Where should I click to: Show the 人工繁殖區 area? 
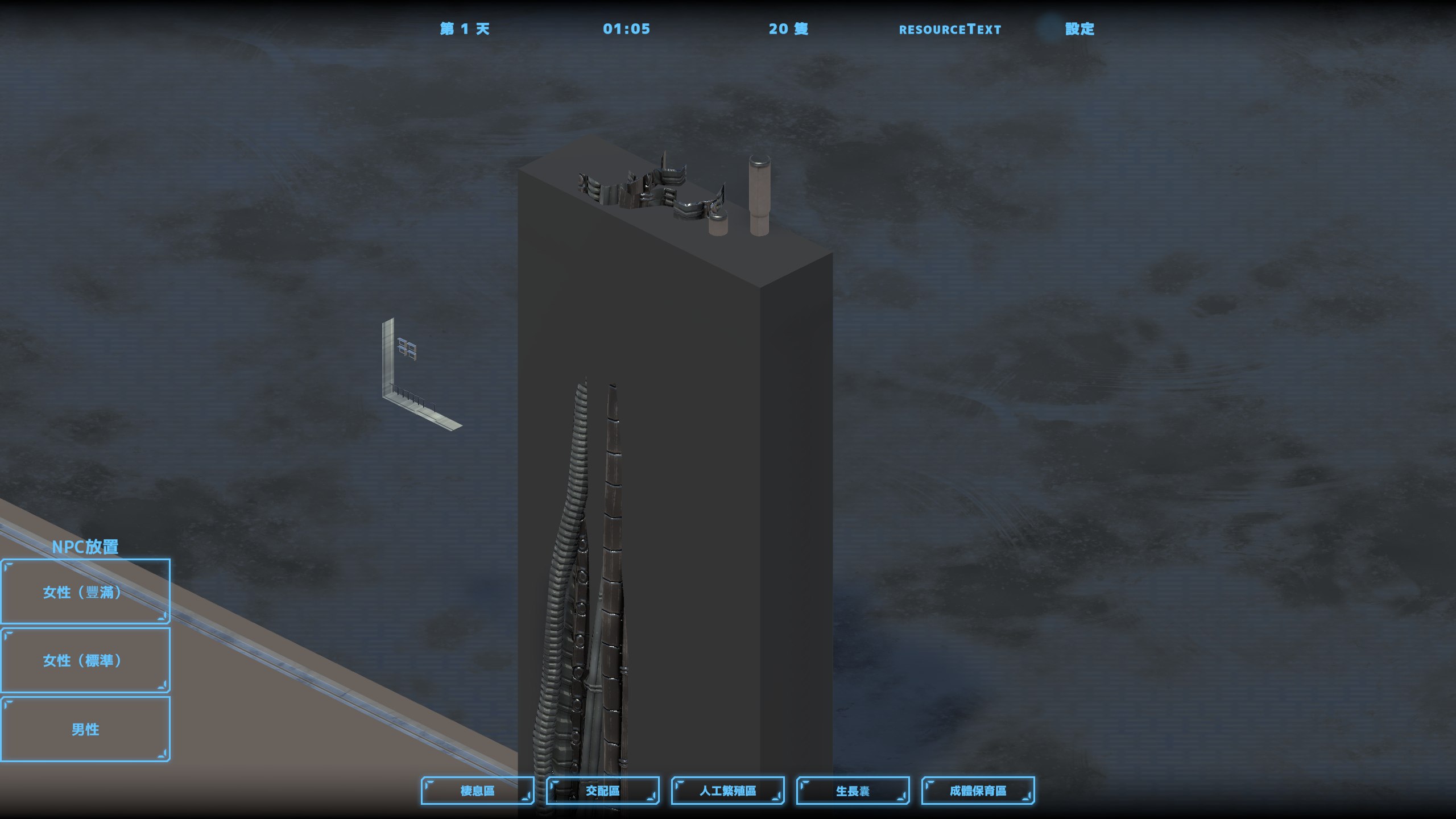[x=727, y=791]
